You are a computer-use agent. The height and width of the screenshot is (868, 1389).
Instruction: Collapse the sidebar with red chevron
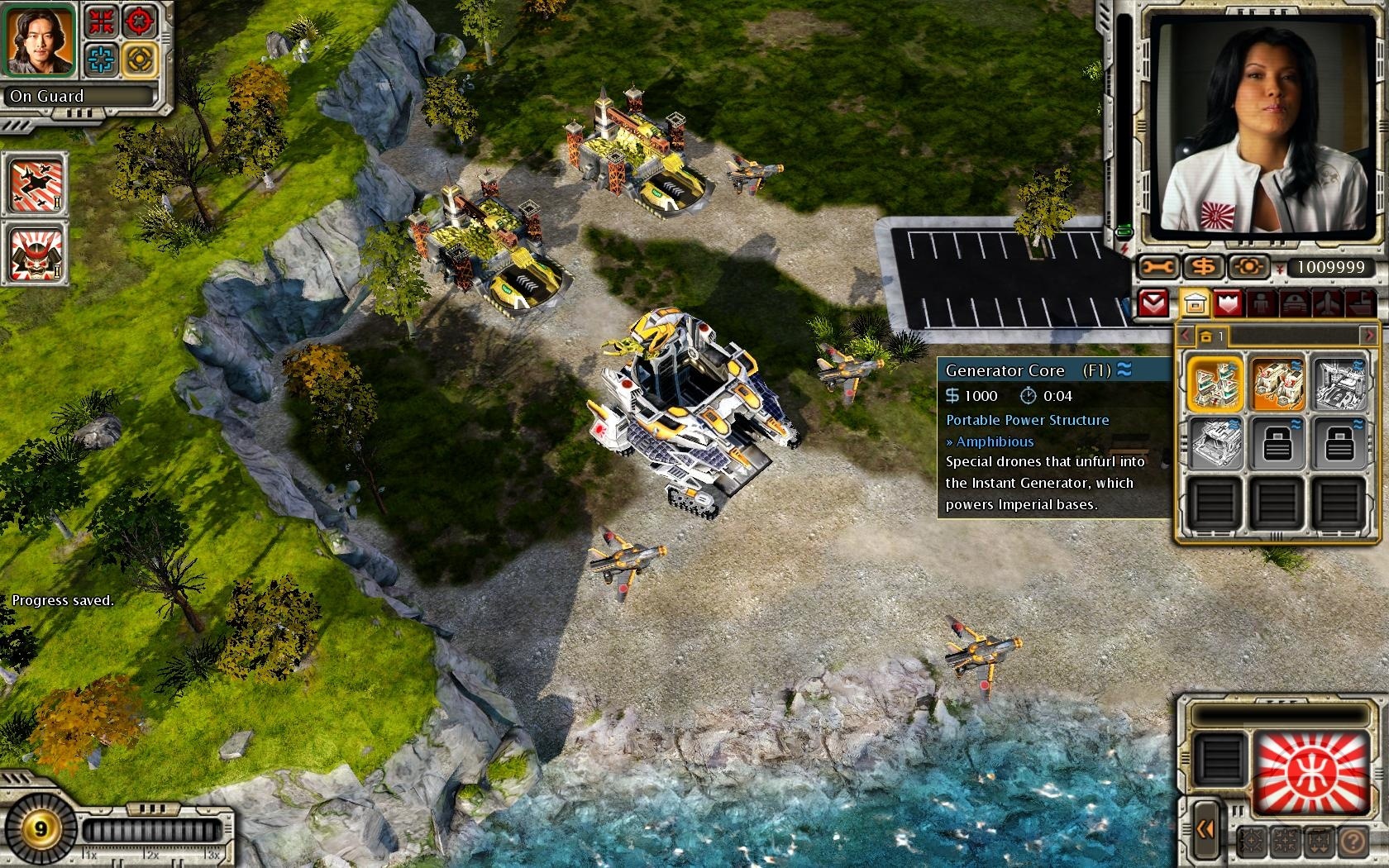coord(1153,304)
